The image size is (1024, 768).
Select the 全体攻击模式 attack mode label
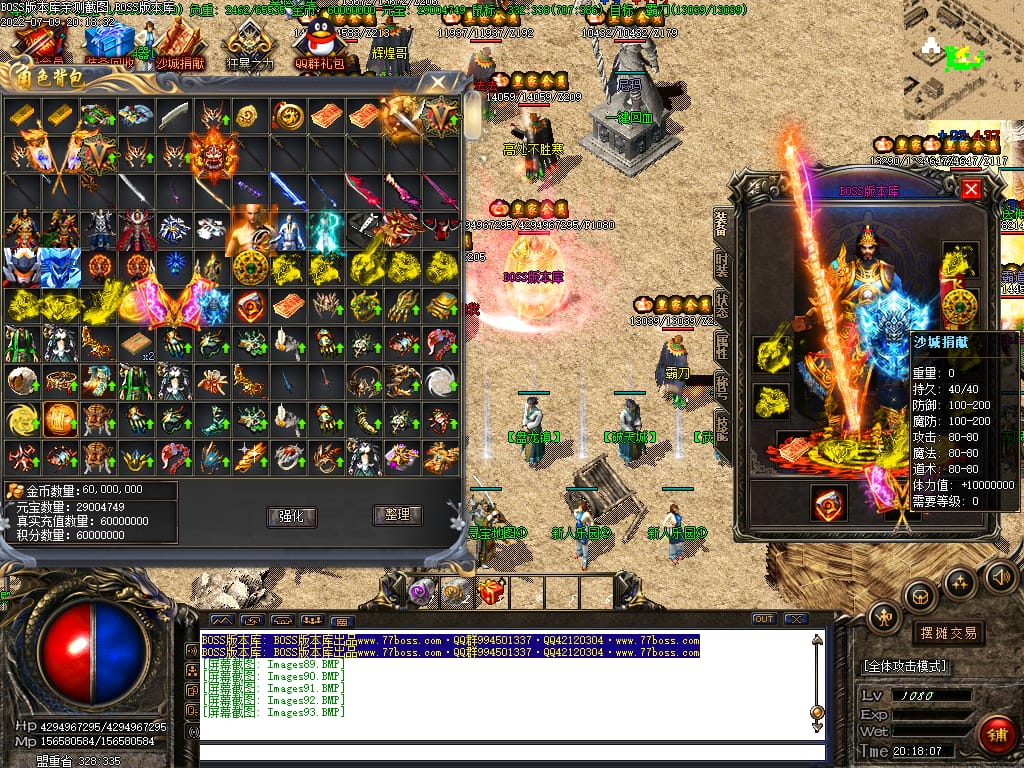[906, 666]
